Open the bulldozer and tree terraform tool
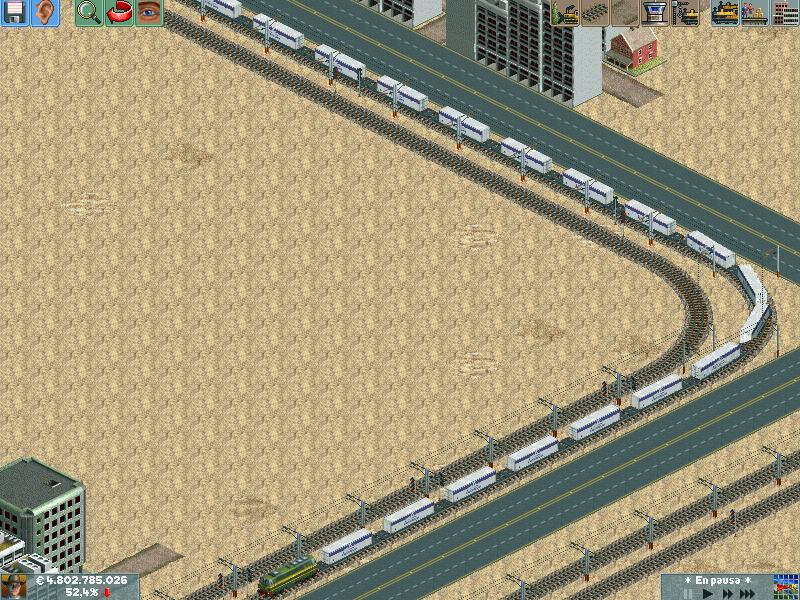This screenshot has width=800, height=600. click(x=565, y=12)
